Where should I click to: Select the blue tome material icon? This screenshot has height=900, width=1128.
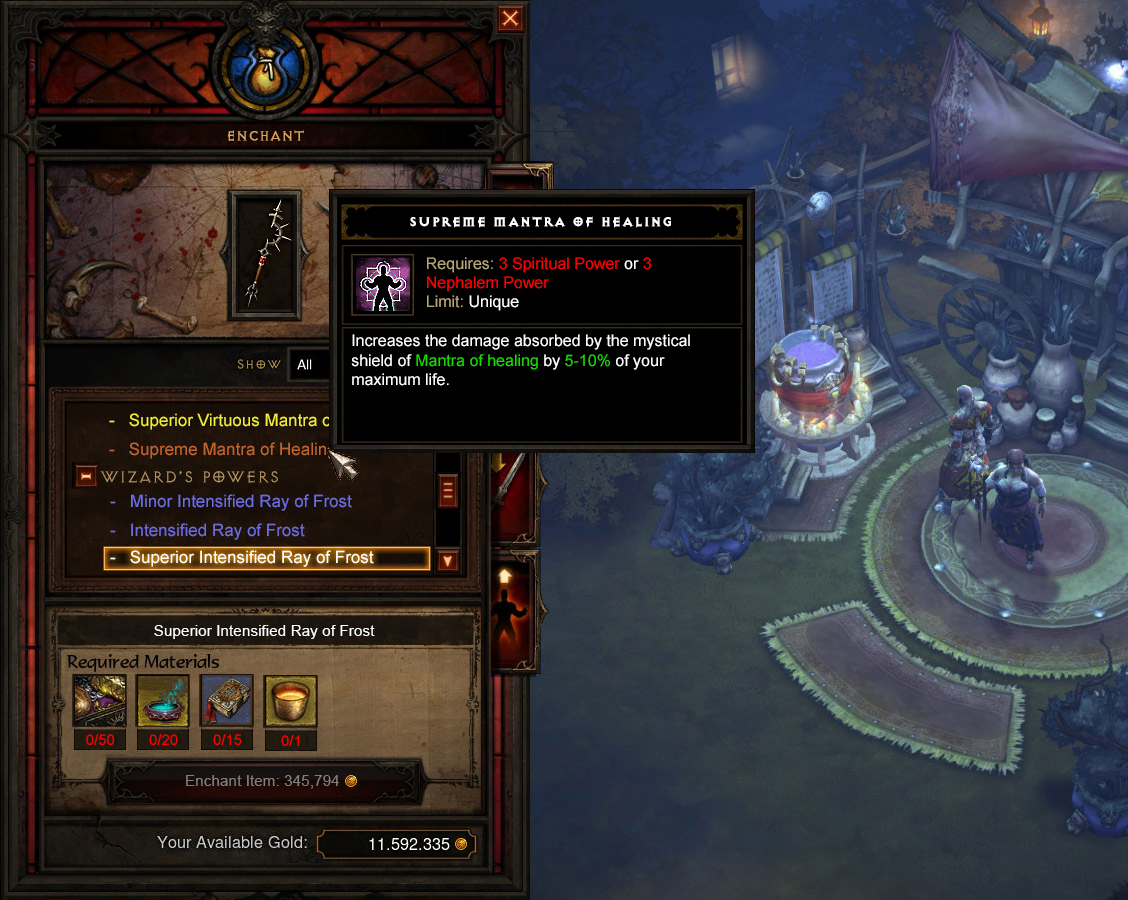coord(226,700)
